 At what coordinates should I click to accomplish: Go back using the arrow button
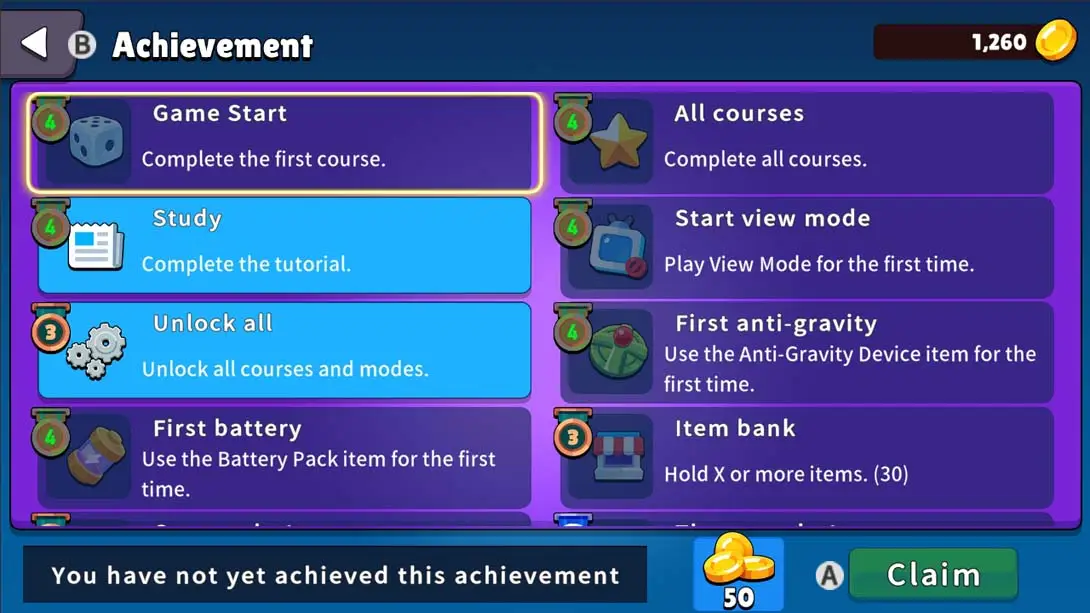36,43
